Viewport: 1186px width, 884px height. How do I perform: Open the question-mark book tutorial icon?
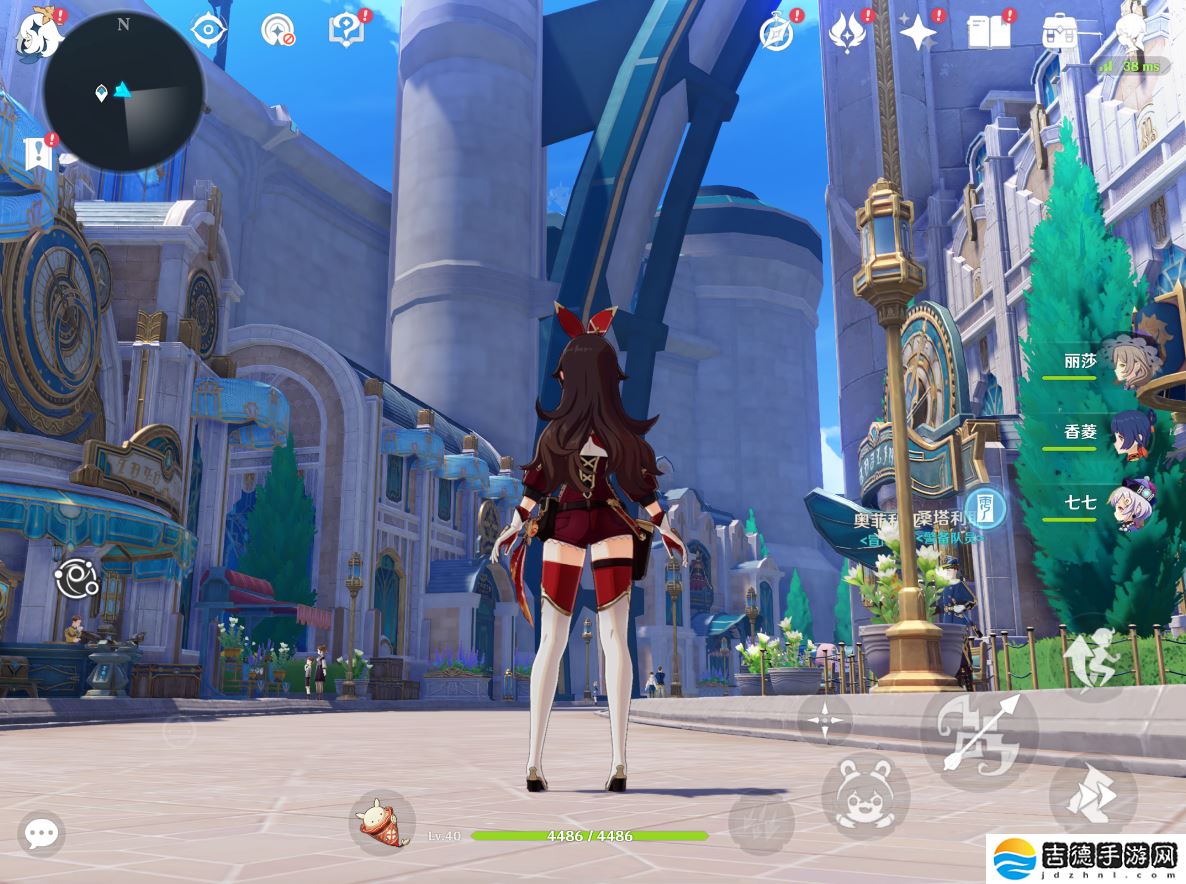pyautogui.click(x=346, y=31)
